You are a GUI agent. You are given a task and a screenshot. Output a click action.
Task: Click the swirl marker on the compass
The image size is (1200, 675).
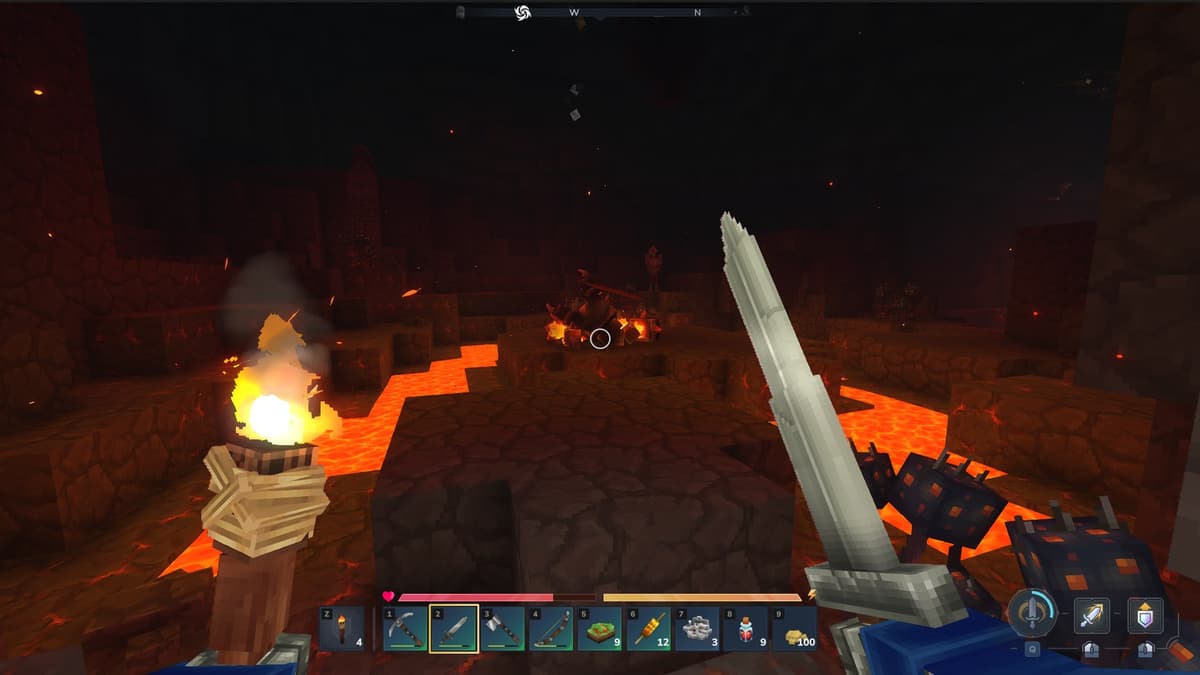[x=521, y=12]
